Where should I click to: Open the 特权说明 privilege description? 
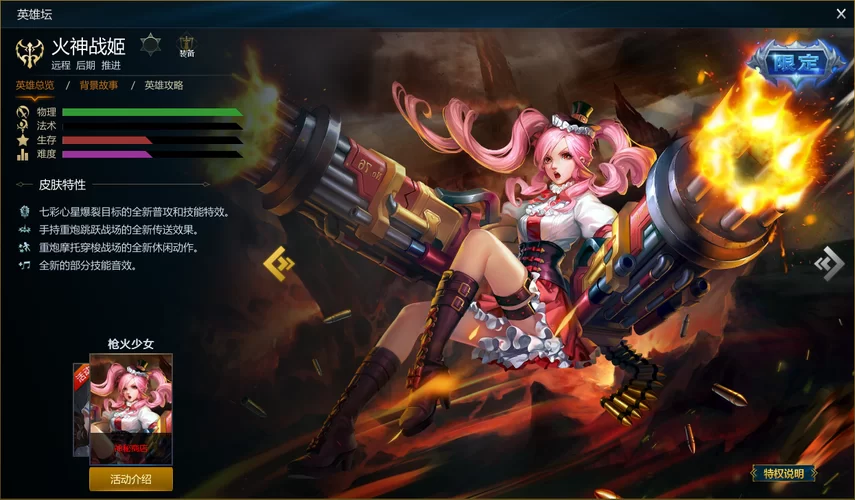click(783, 473)
